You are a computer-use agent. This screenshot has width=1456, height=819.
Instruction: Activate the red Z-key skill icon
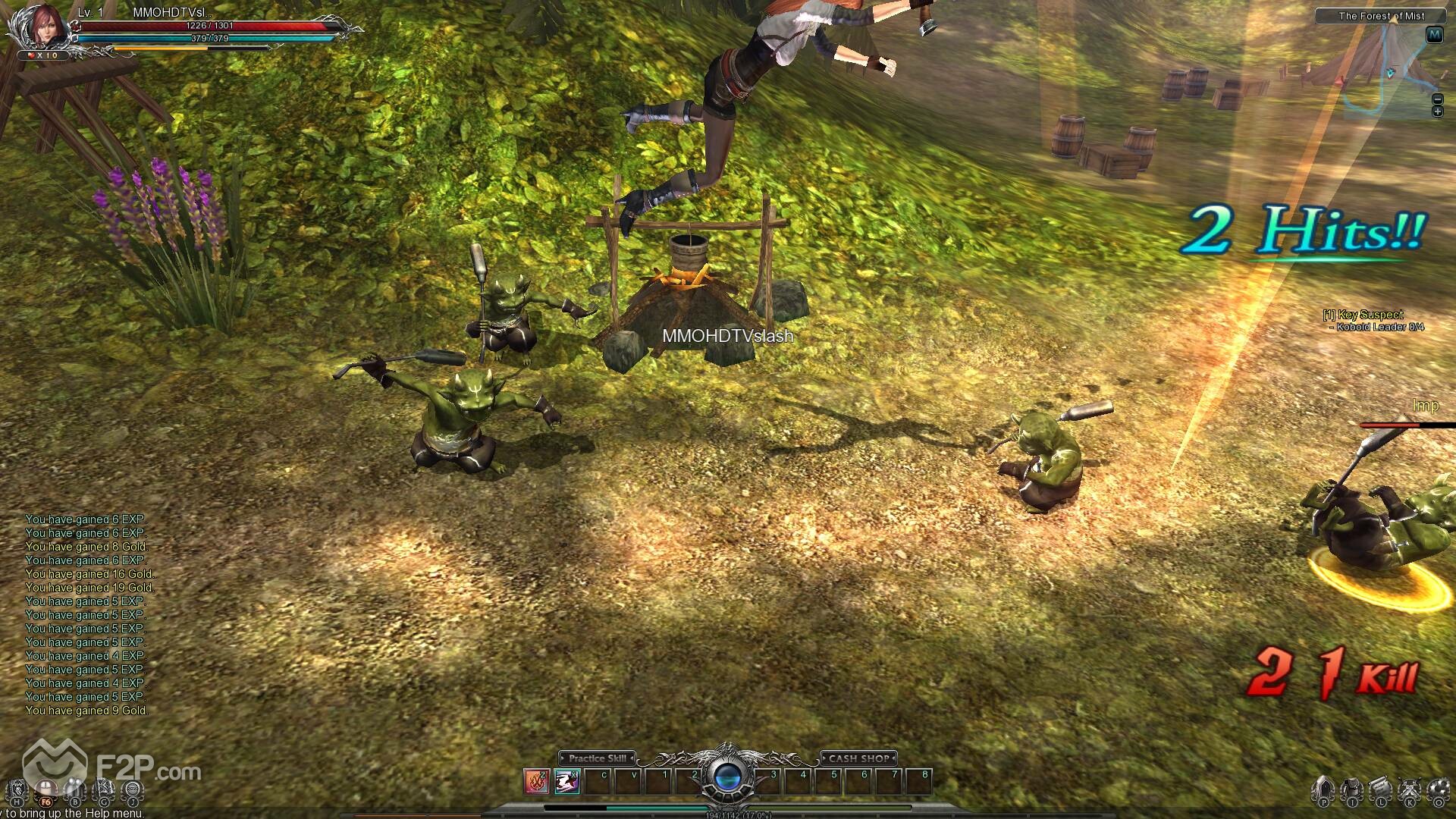[537, 781]
